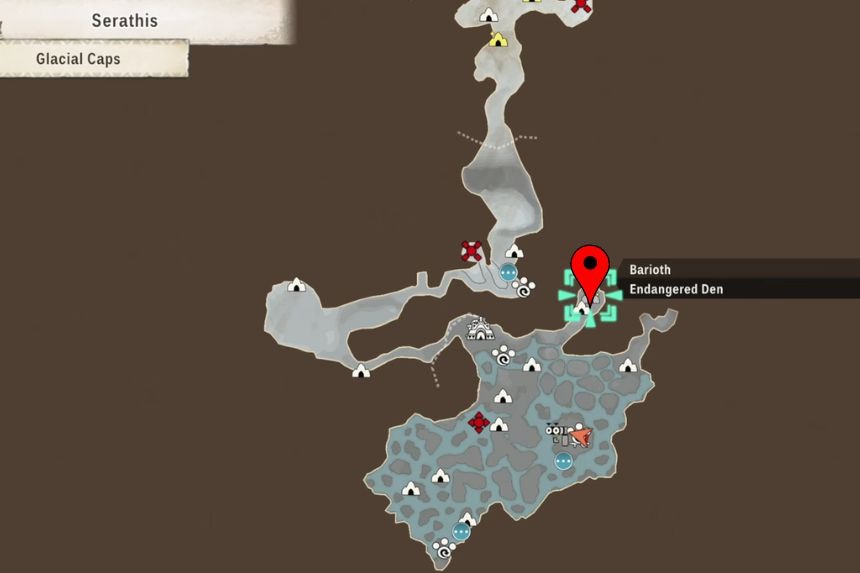Image resolution: width=860 pixels, height=573 pixels.
Task: Choose the den icon beside the red cross
Action: [499, 425]
